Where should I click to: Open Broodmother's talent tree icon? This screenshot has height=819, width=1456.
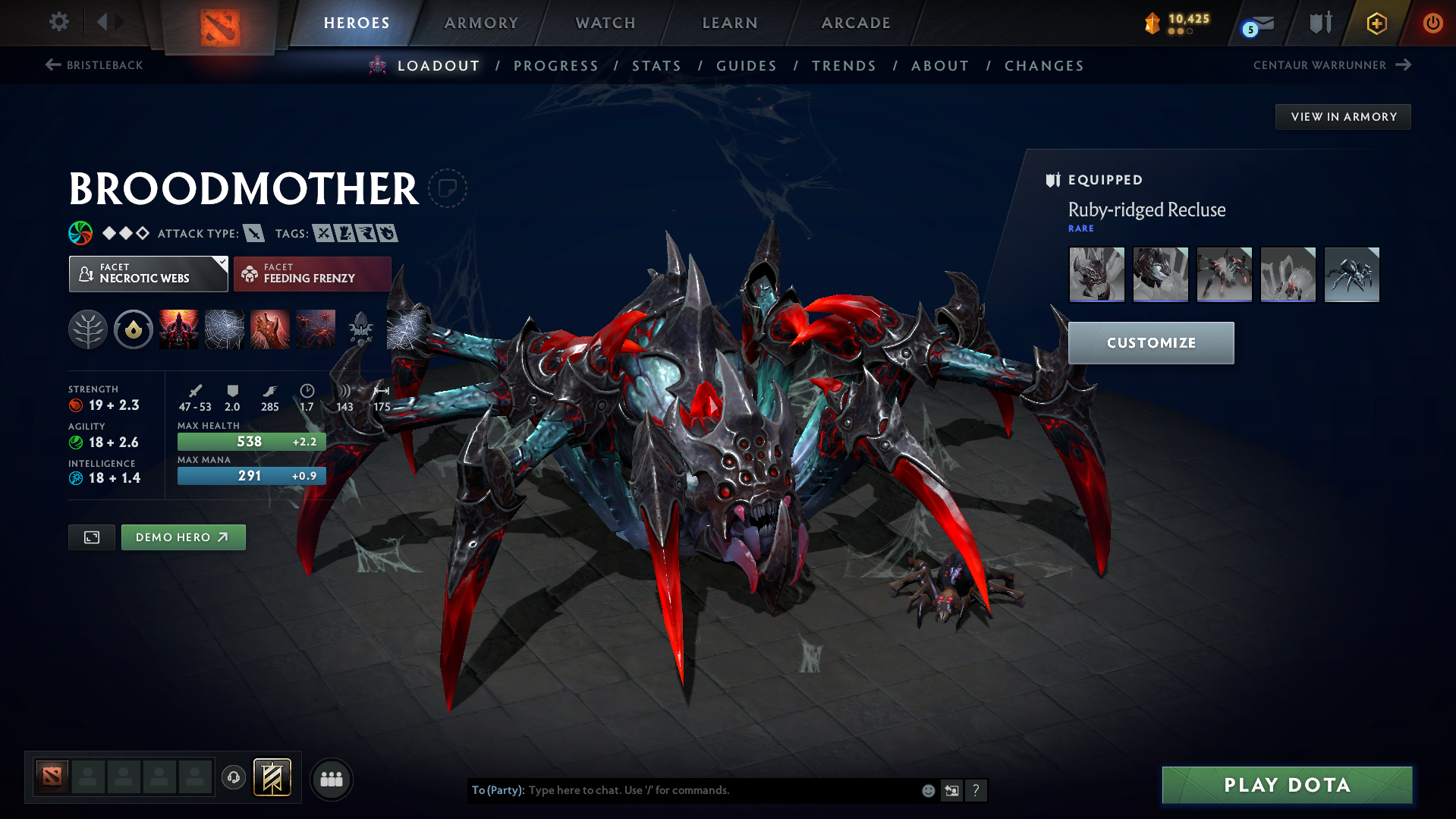point(87,329)
